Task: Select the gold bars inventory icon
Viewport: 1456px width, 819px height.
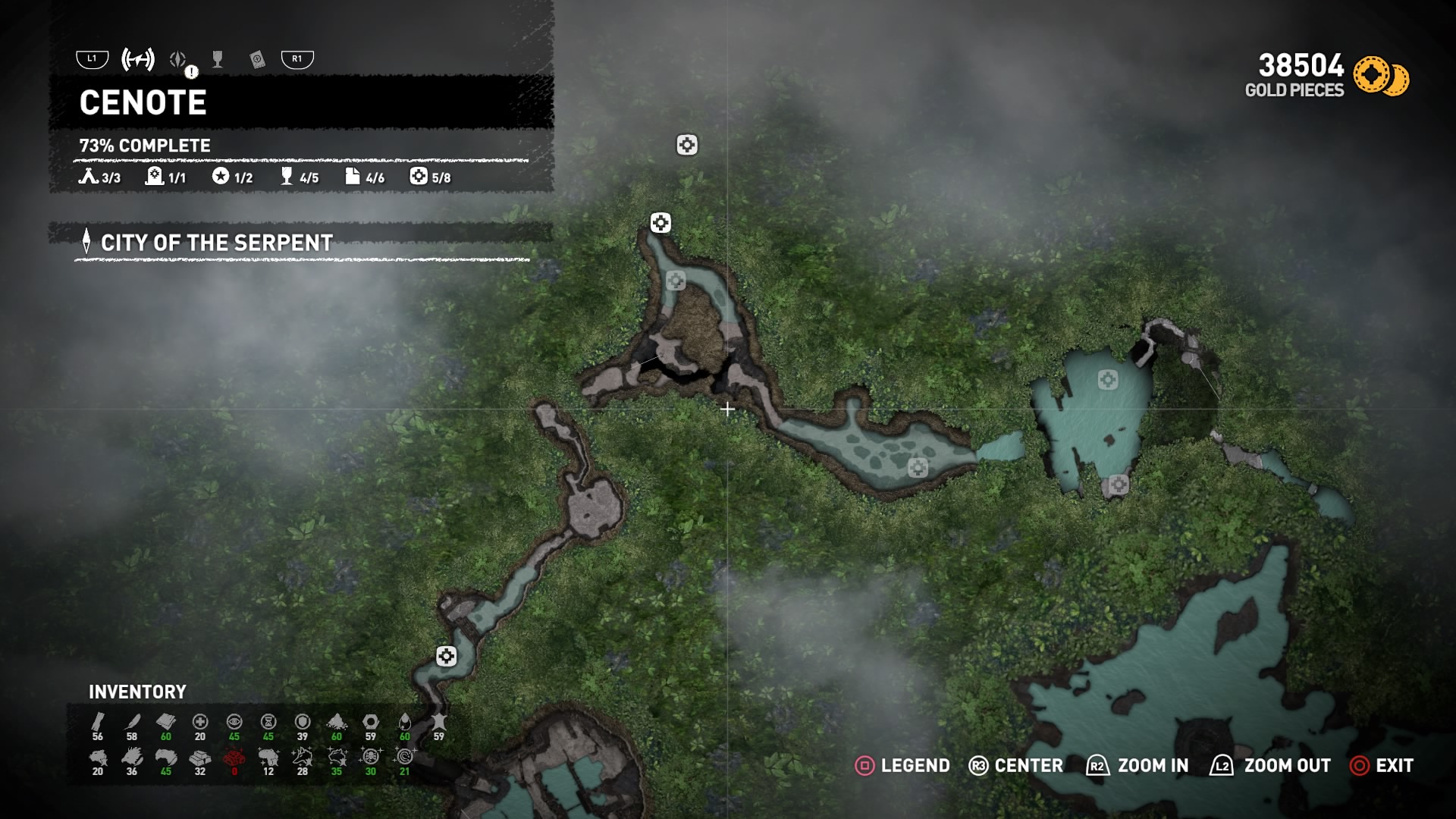Action: (200, 758)
